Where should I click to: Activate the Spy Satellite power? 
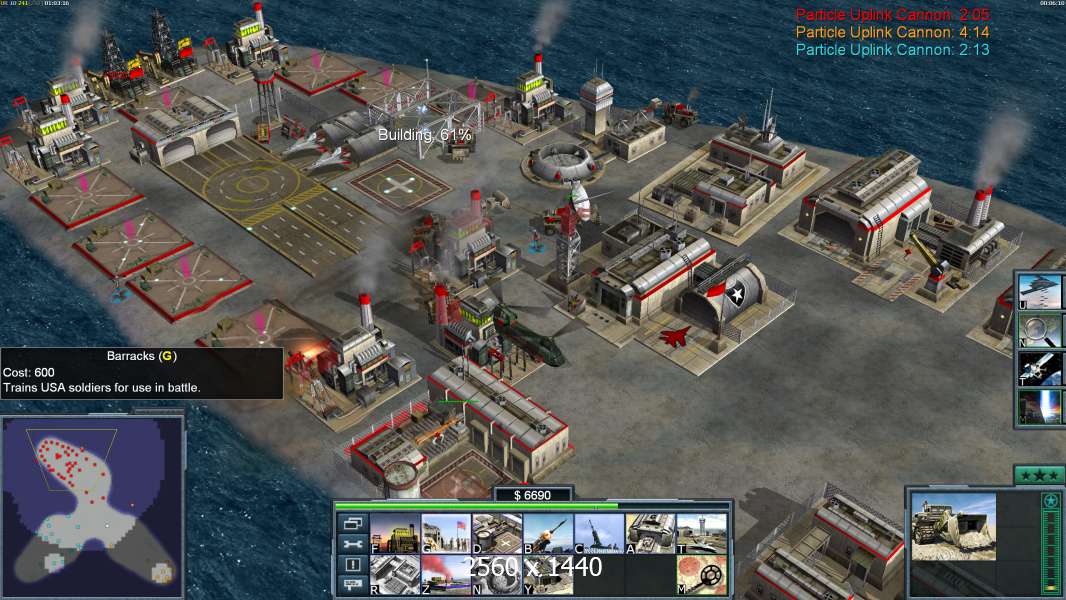[1040, 369]
